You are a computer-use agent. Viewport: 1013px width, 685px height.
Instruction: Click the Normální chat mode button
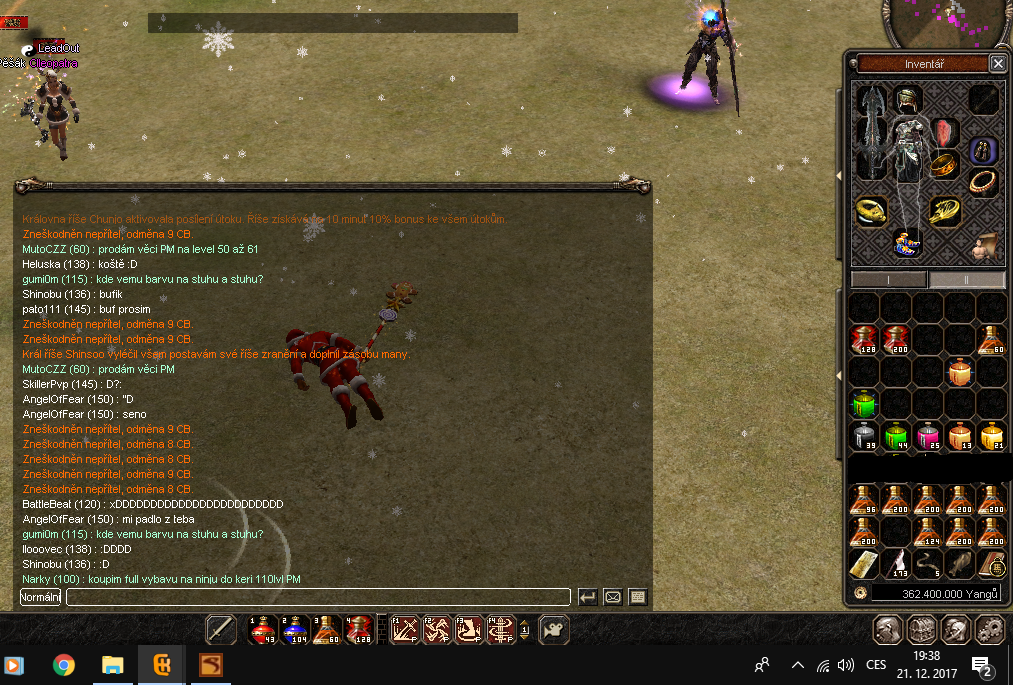[x=41, y=597]
